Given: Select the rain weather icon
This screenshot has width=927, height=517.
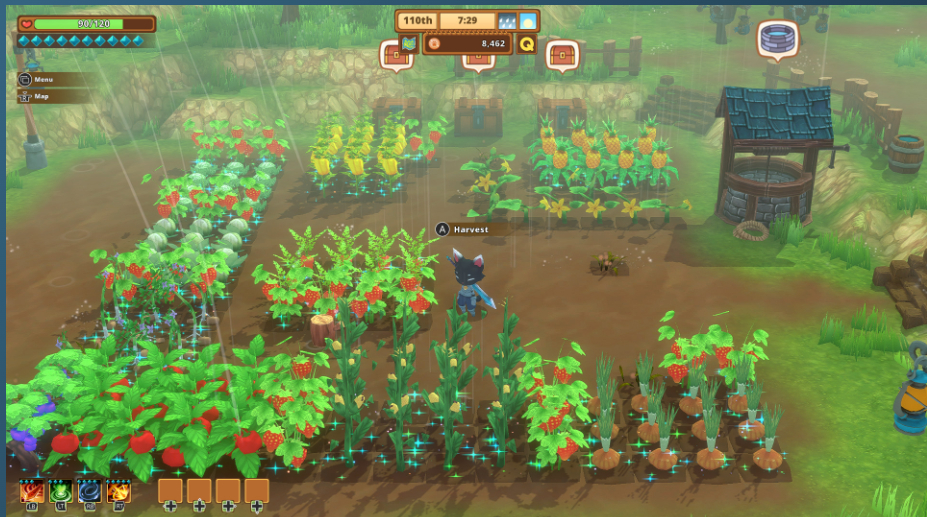Looking at the screenshot, I should pyautogui.click(x=506, y=21).
